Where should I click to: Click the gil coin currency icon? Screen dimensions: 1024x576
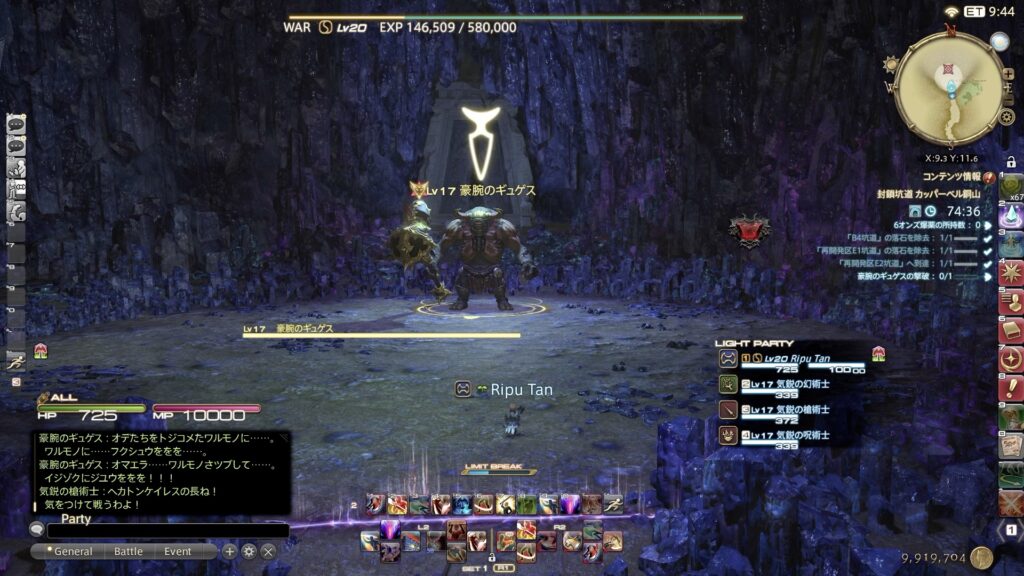tap(982, 558)
